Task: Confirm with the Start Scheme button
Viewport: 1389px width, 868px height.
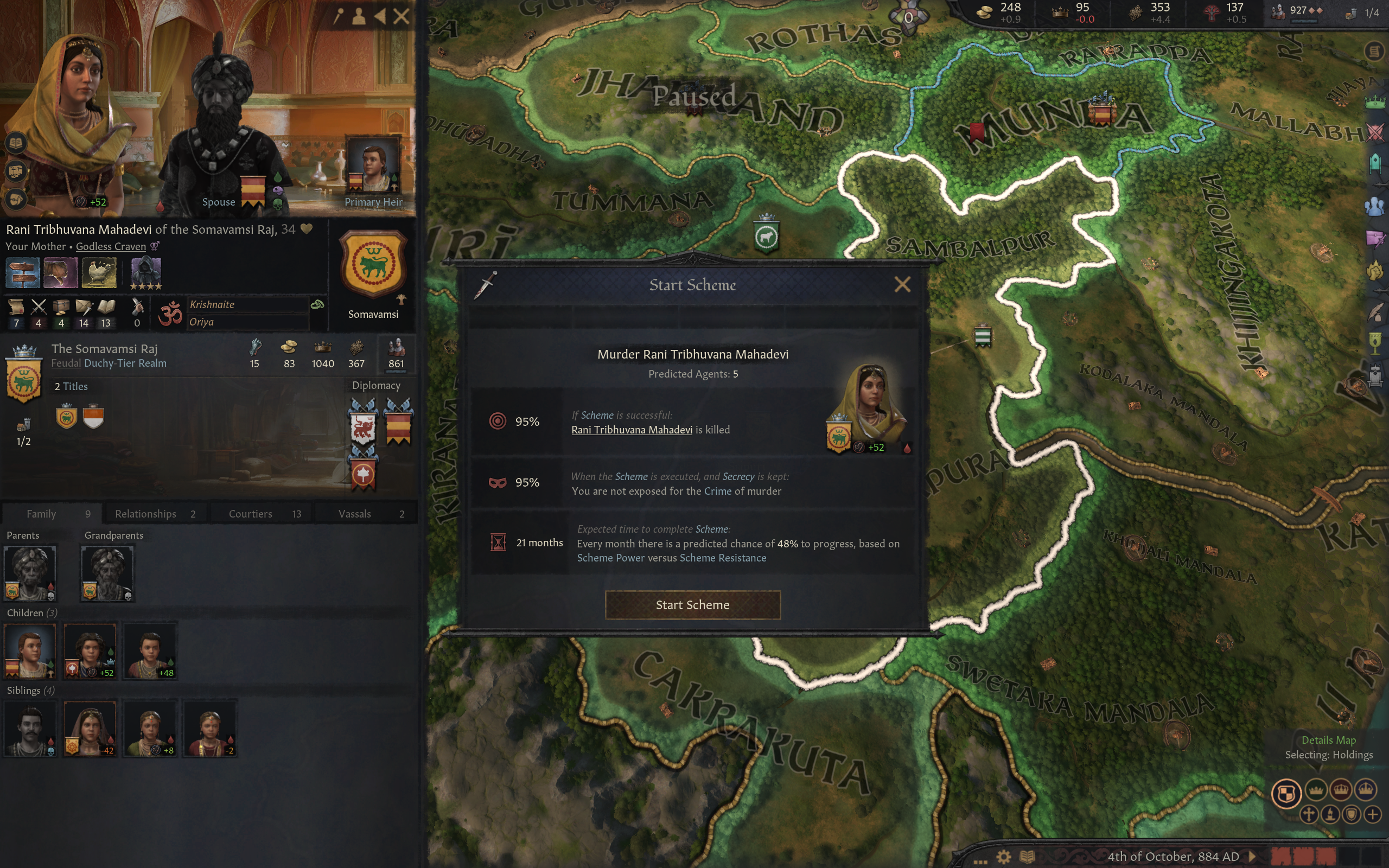Action: tap(692, 604)
